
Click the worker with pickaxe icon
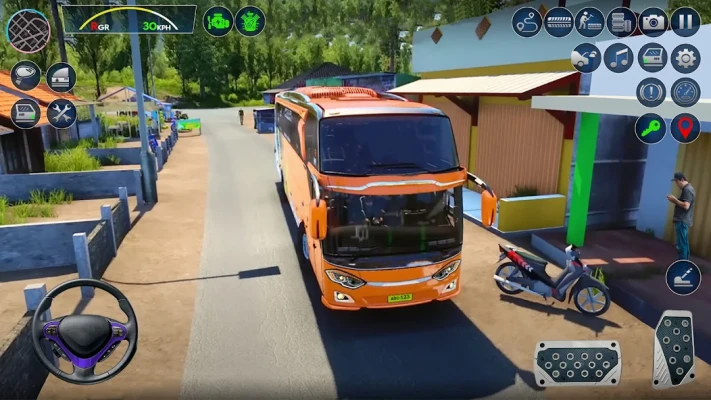click(x=589, y=21)
